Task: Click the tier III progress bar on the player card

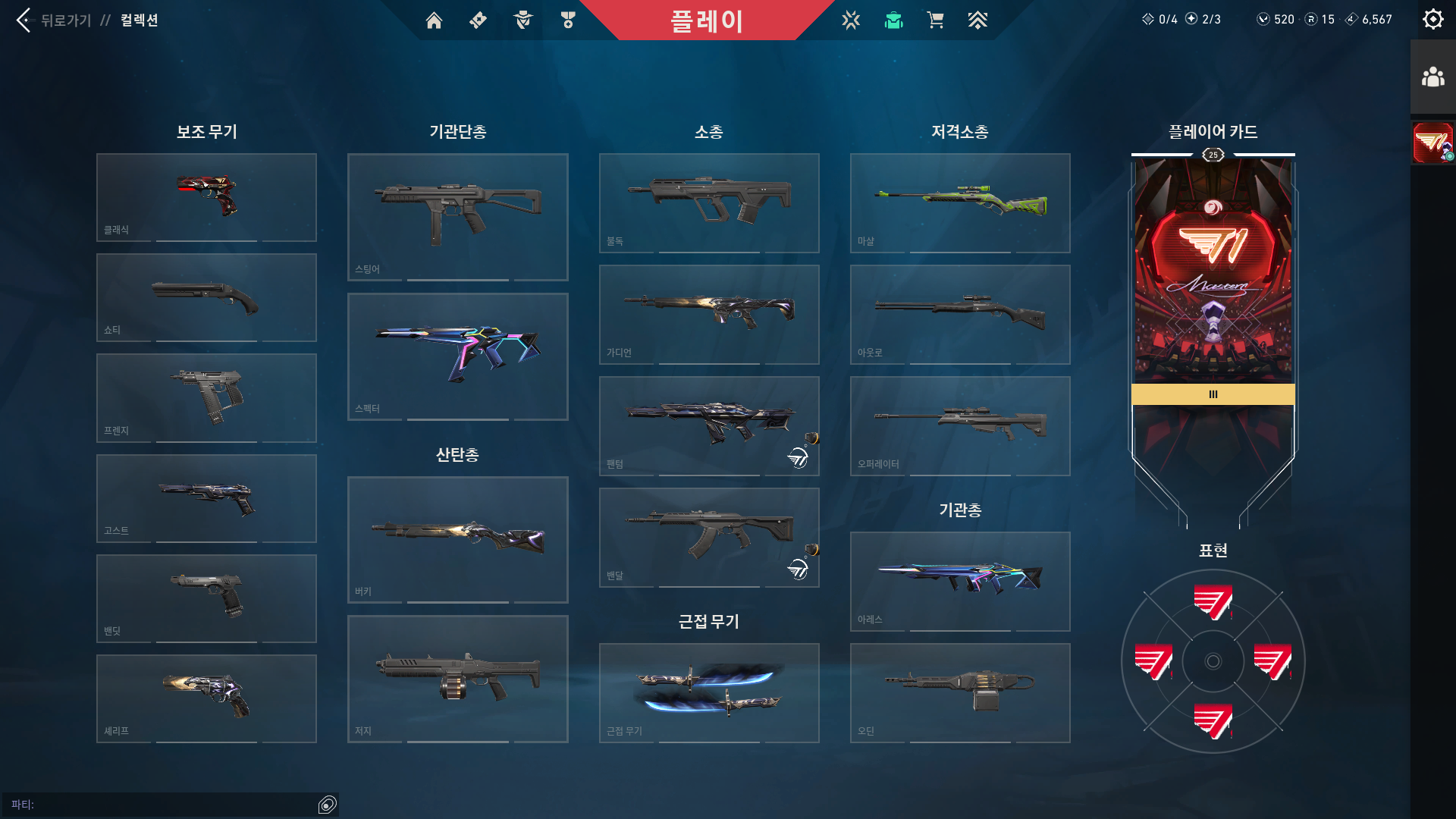Action: pos(1212,394)
